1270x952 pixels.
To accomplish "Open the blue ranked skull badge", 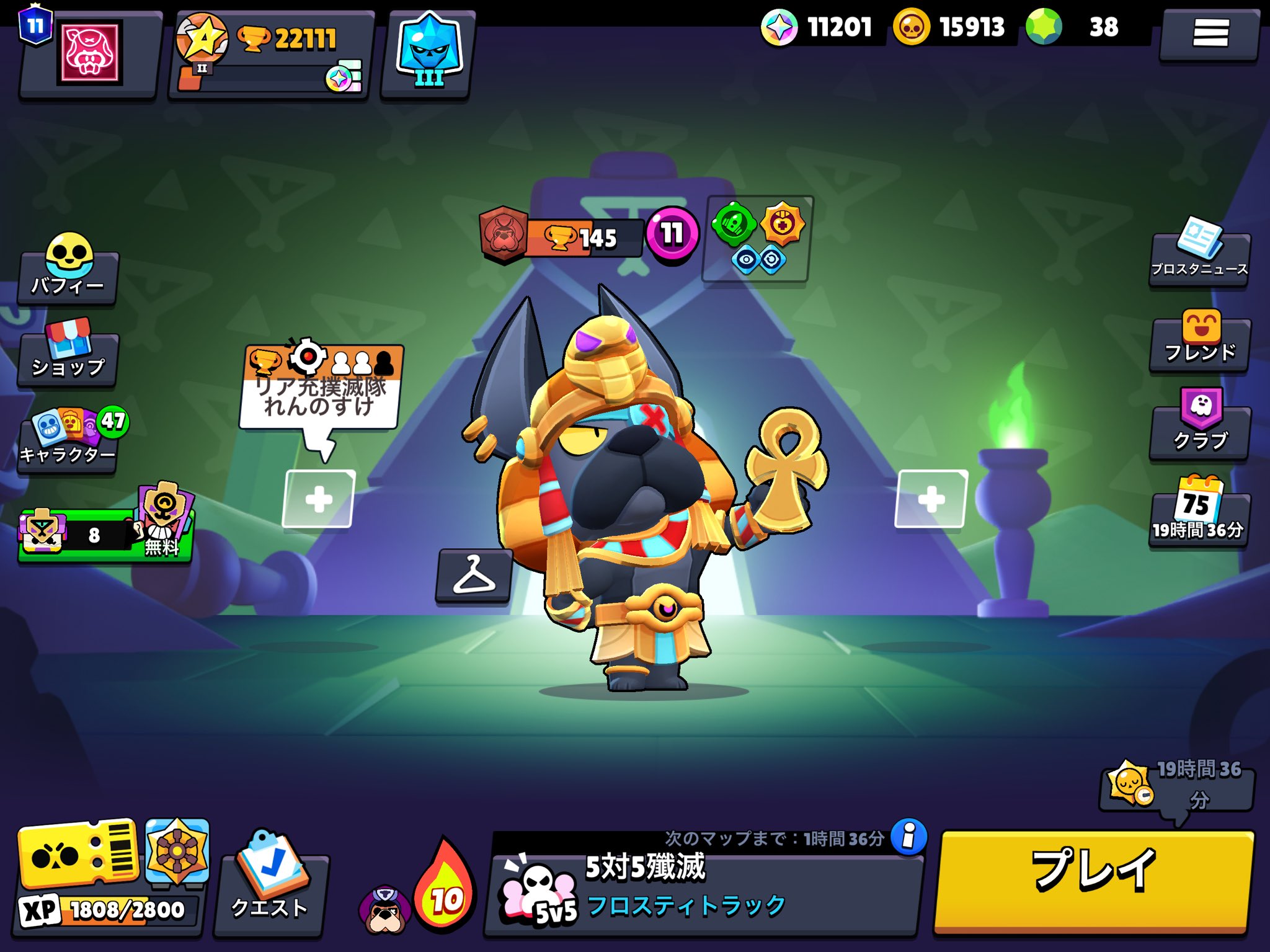I will 428,53.
